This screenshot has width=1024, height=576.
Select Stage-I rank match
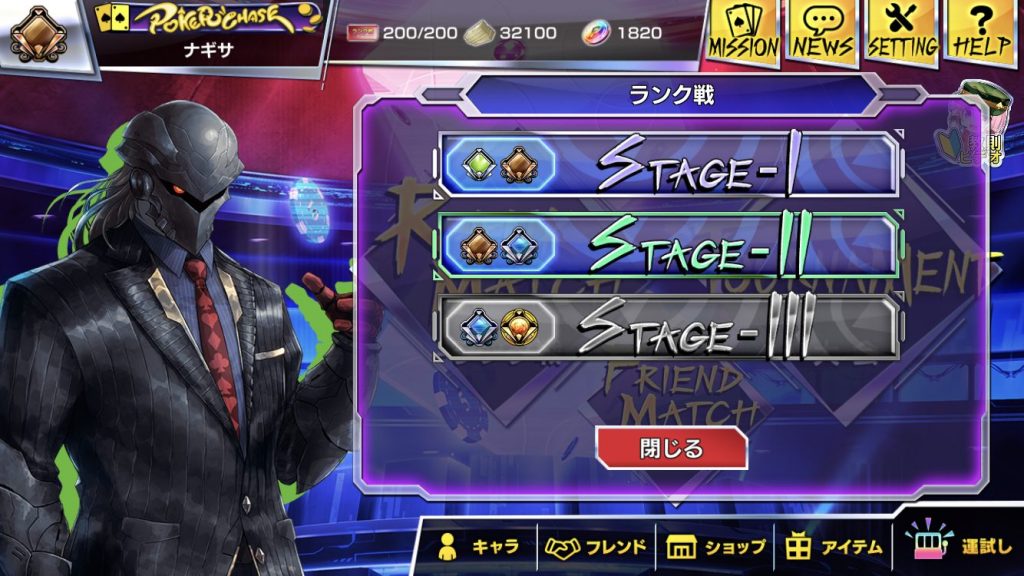point(668,163)
